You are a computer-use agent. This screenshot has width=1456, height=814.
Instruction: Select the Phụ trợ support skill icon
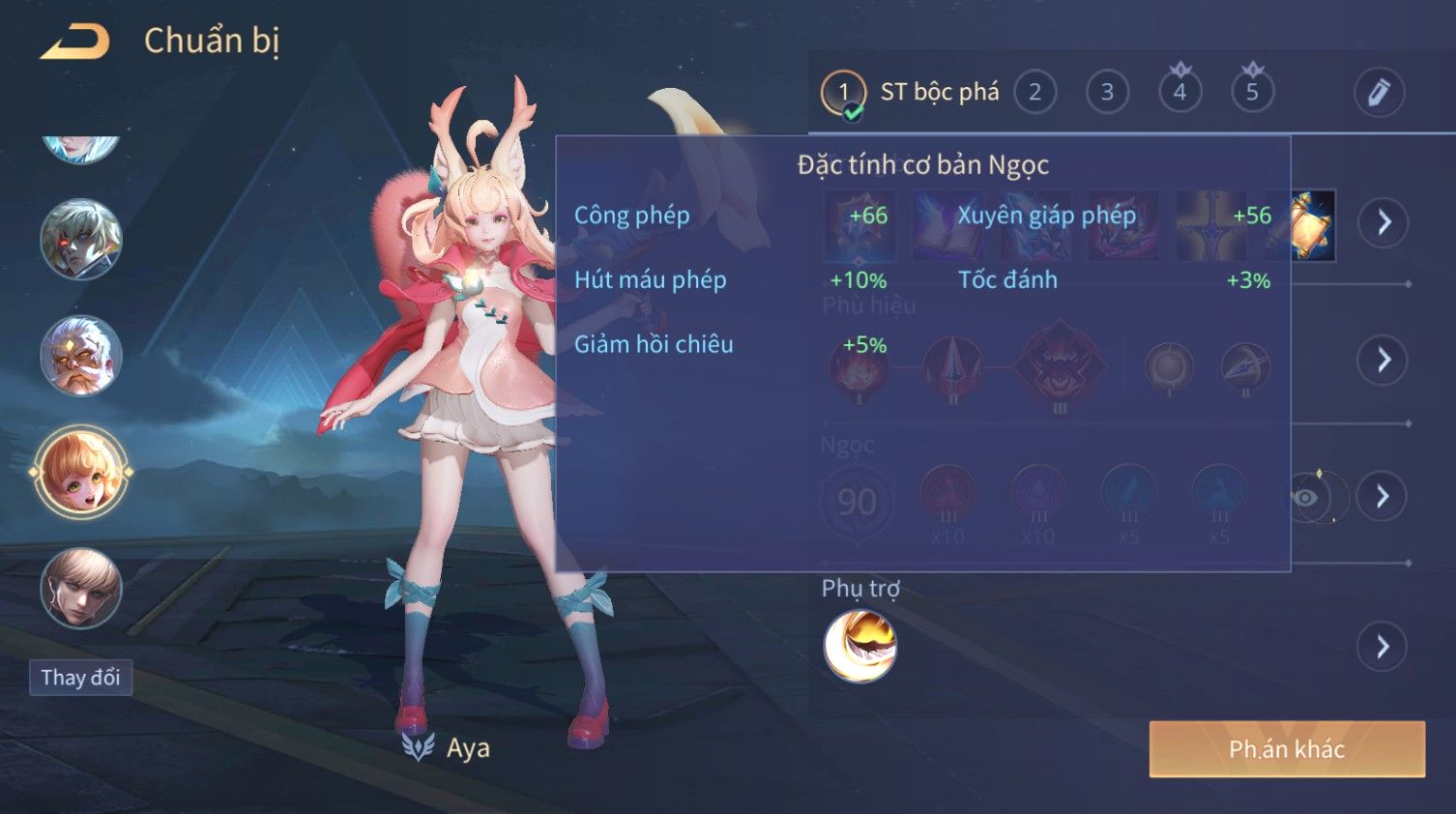pyautogui.click(x=859, y=646)
